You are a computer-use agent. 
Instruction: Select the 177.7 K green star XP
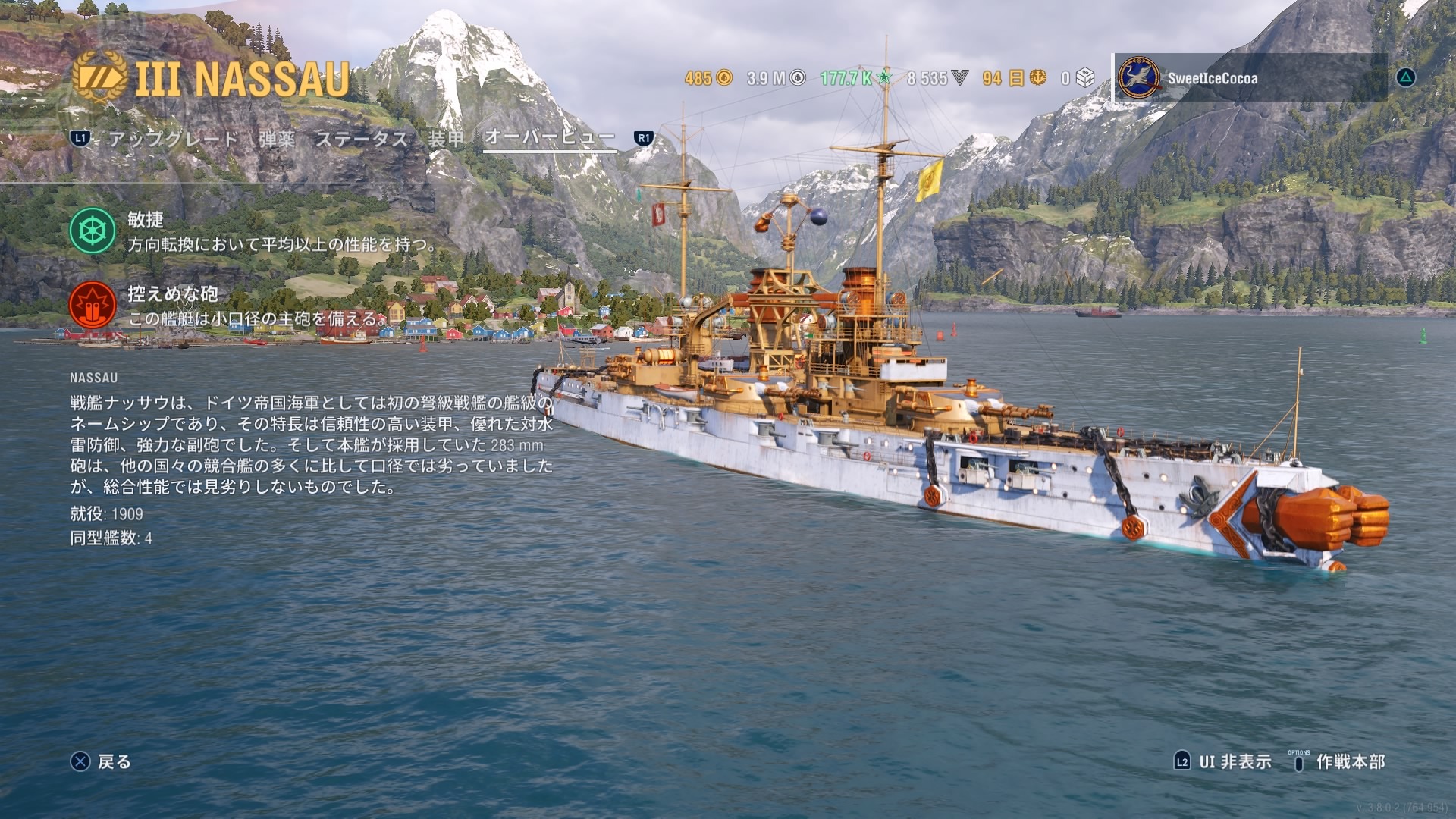pos(855,78)
